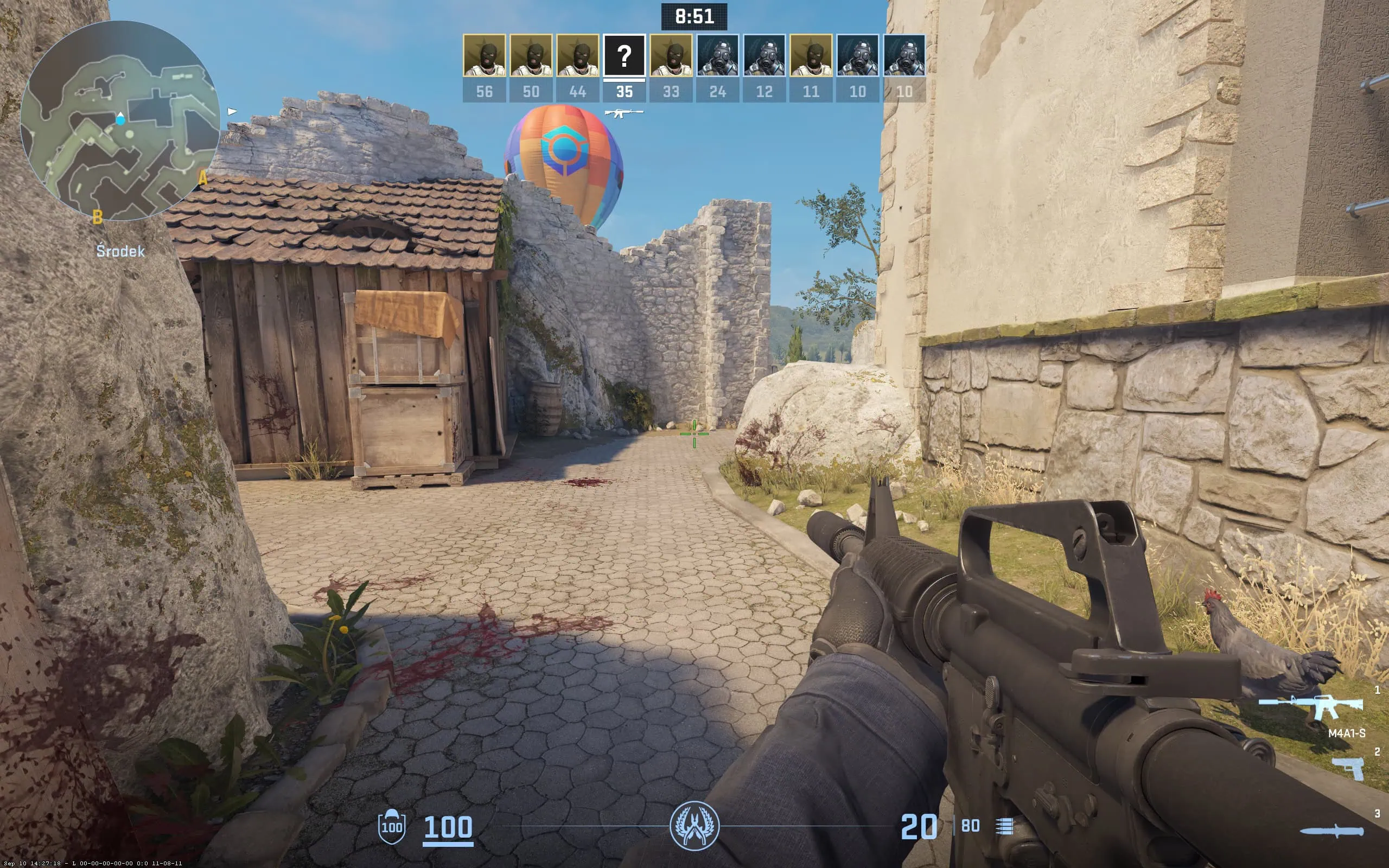
Task: Click the CT health value 24
Action: coord(718,91)
